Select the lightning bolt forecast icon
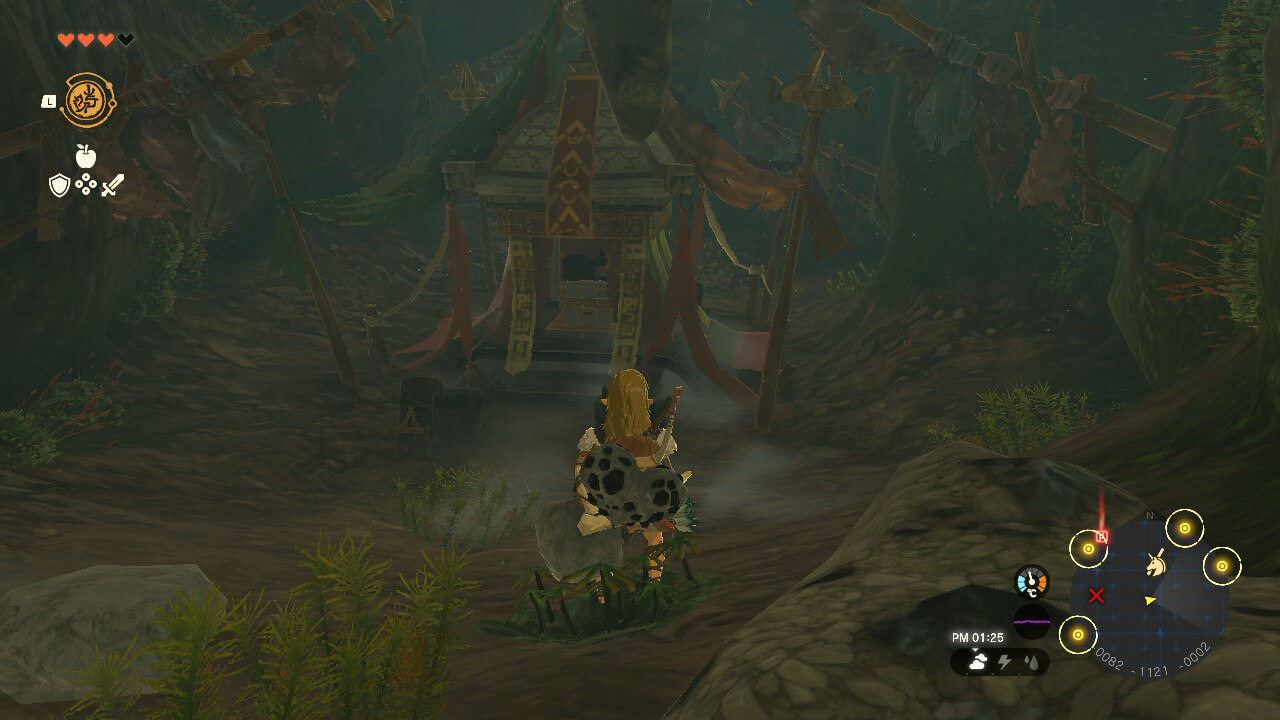 [x=1006, y=661]
